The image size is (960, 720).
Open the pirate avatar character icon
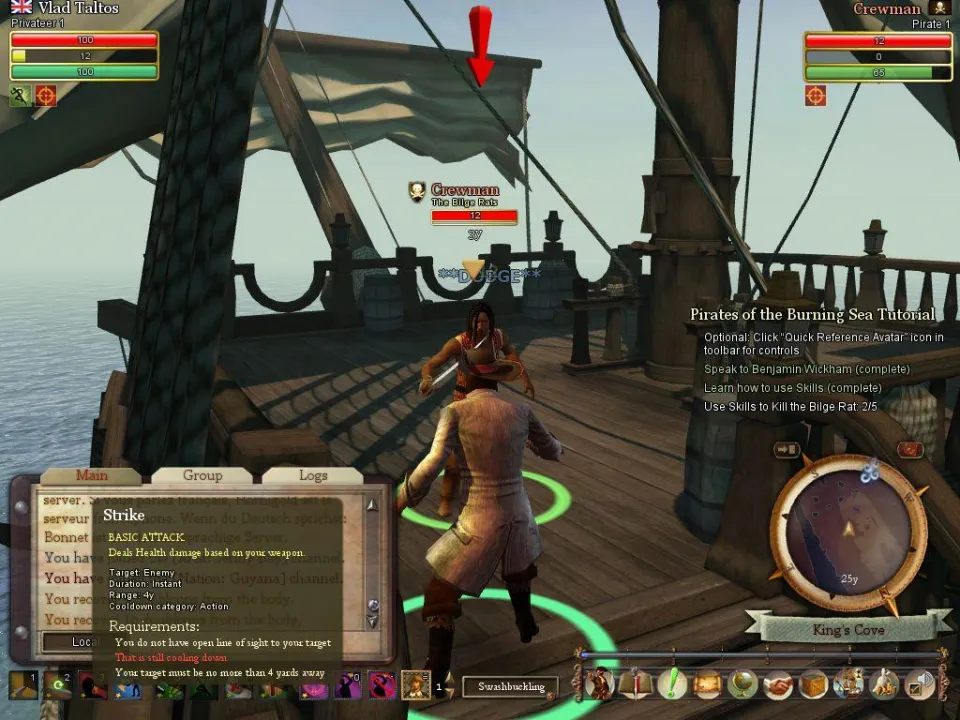[599, 684]
